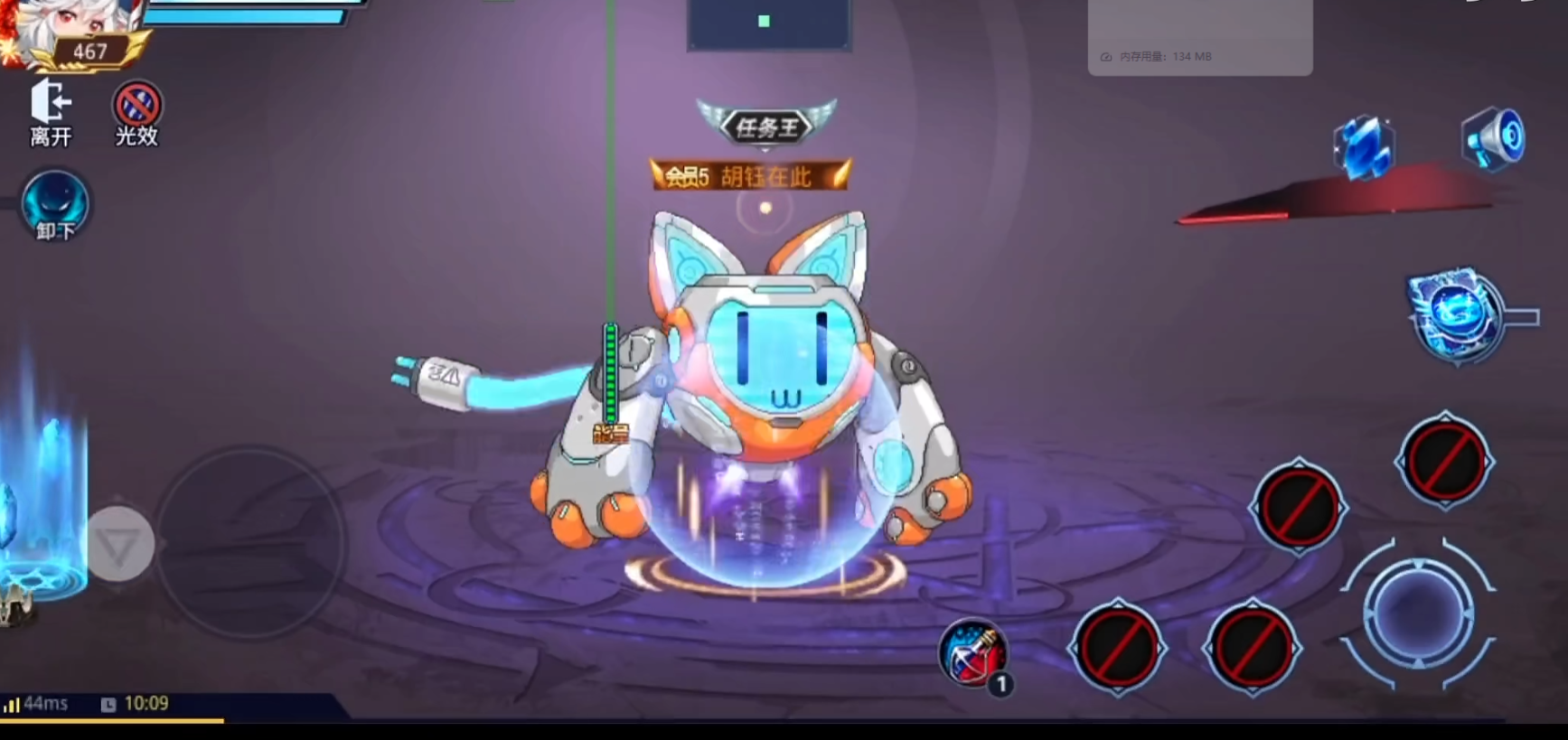Touch the virtual movement joystick
The image size is (1568, 740).
pos(250,544)
